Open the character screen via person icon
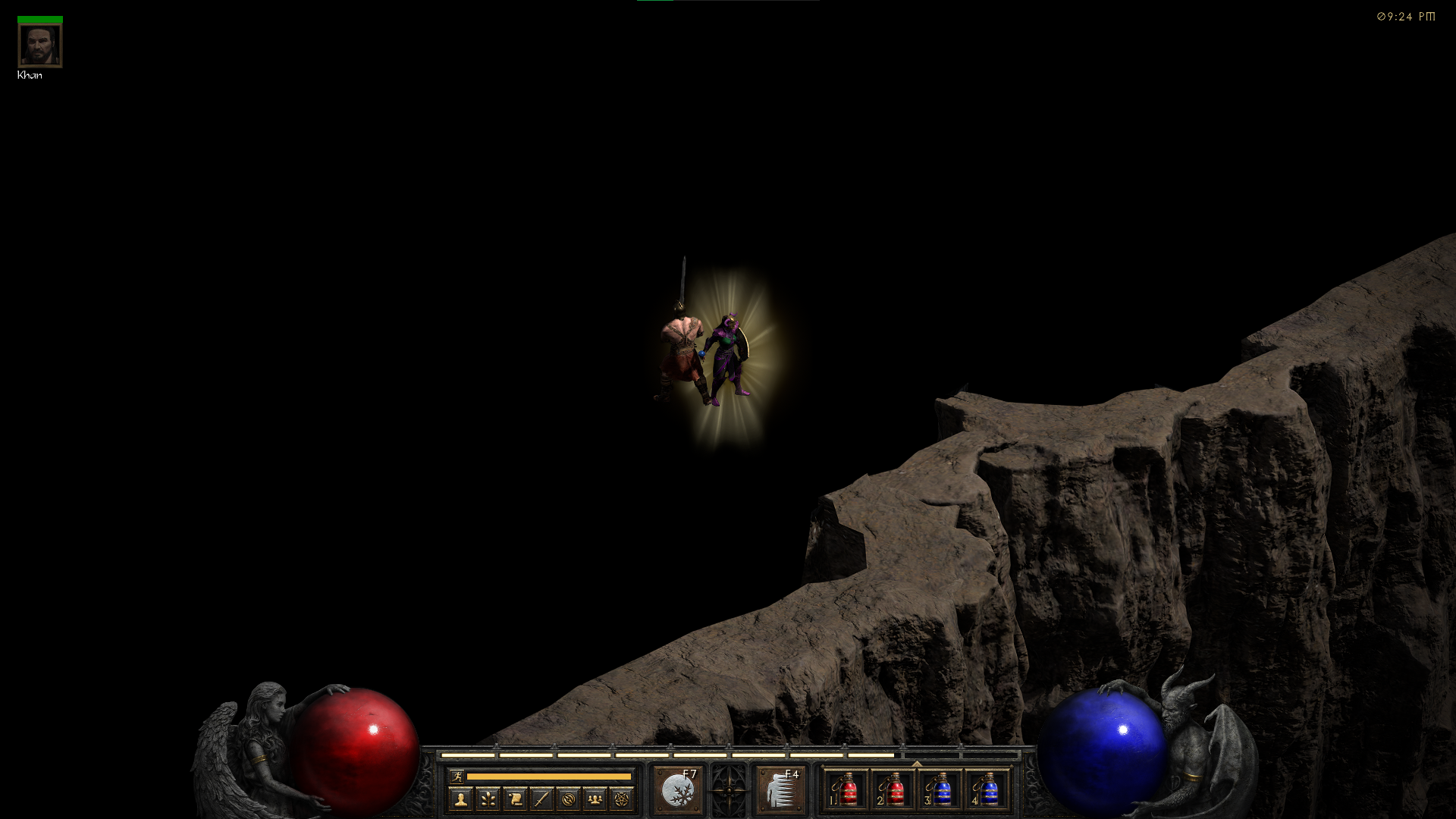Screen dimensions: 1456x819 click(x=461, y=800)
